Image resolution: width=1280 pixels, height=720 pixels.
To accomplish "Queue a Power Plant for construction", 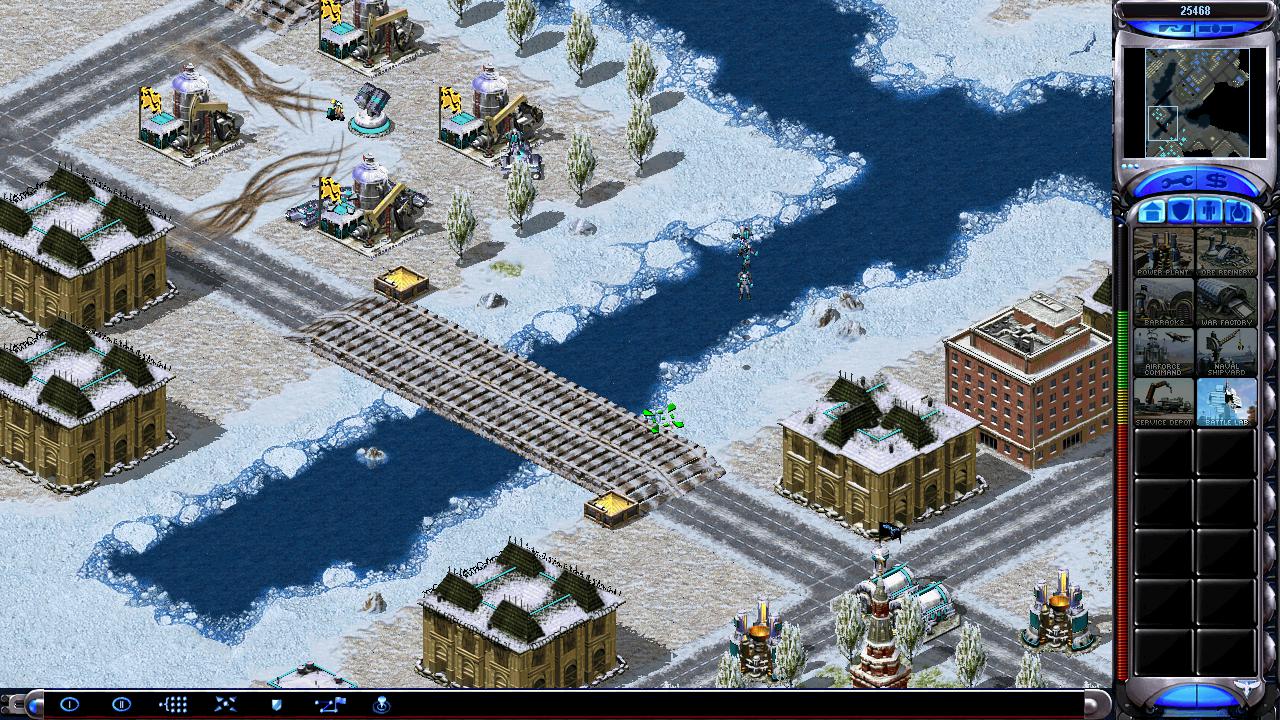I will 1163,251.
